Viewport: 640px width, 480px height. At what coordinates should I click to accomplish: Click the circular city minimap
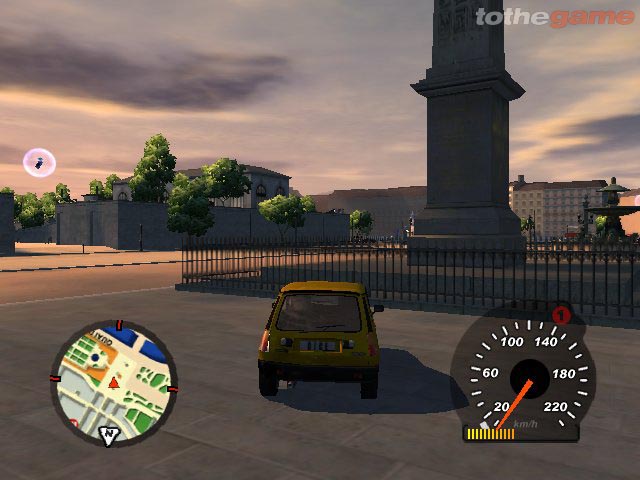coord(113,382)
